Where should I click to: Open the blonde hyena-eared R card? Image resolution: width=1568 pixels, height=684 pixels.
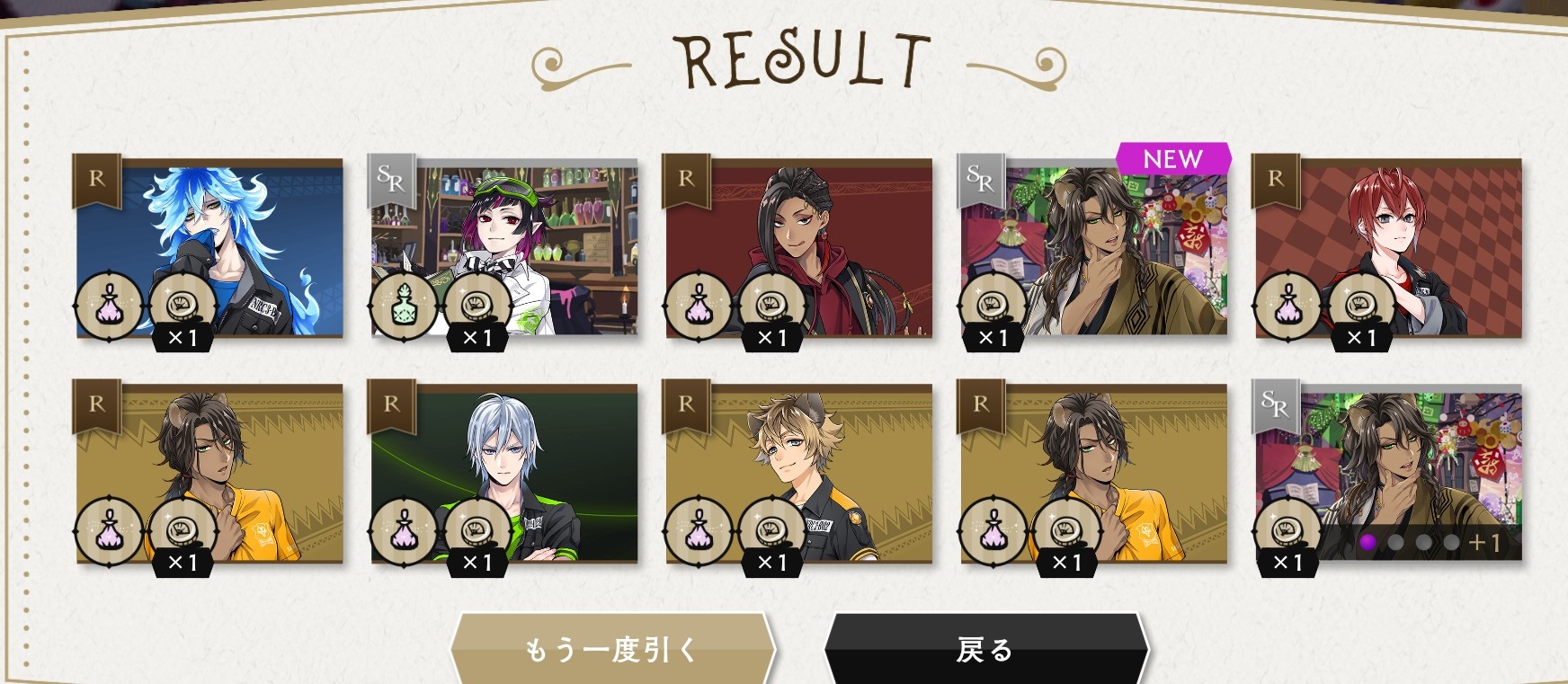click(798, 474)
